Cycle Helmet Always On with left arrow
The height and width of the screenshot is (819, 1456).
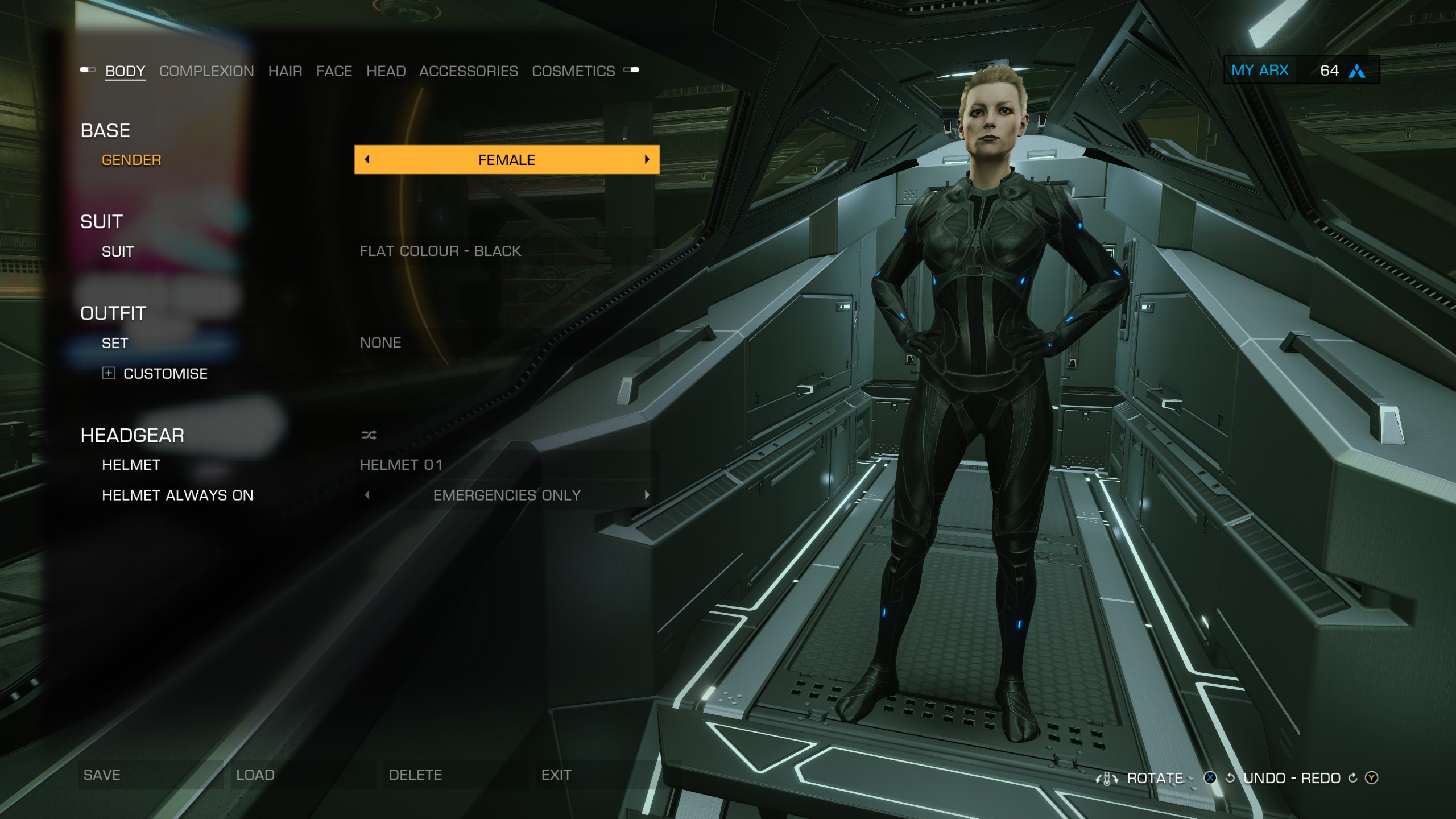coord(367,495)
